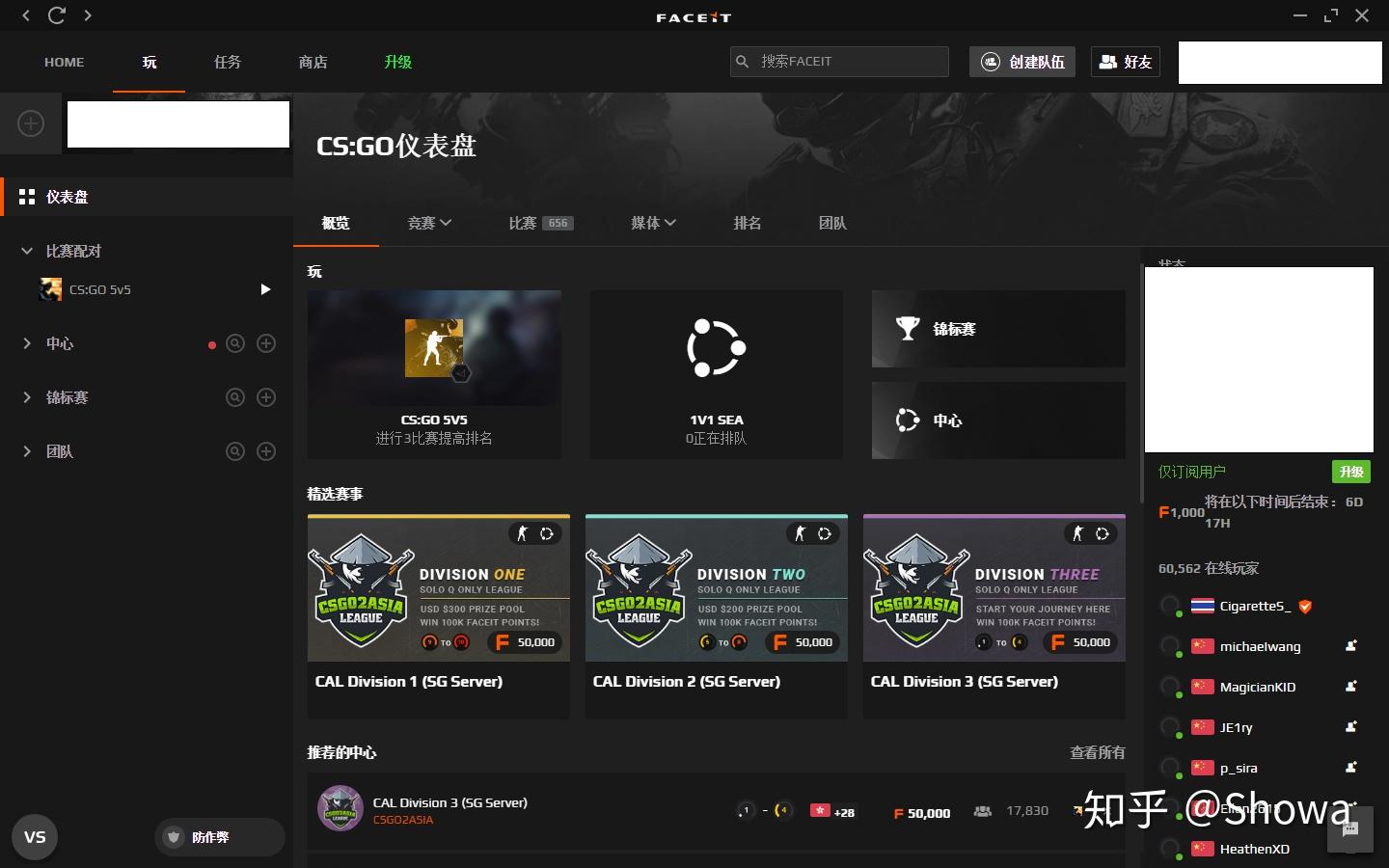1389x868 pixels.
Task: Expand the 中心 sidebar section
Action: pyautogui.click(x=26, y=343)
